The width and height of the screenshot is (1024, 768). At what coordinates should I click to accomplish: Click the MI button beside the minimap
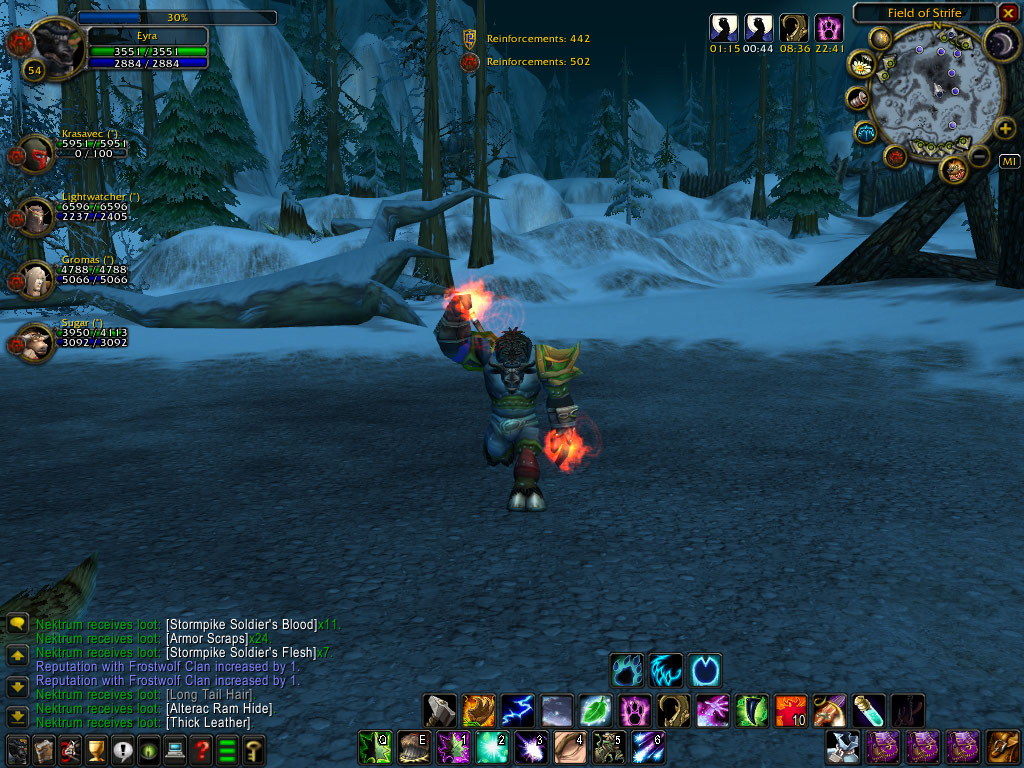[x=1009, y=162]
